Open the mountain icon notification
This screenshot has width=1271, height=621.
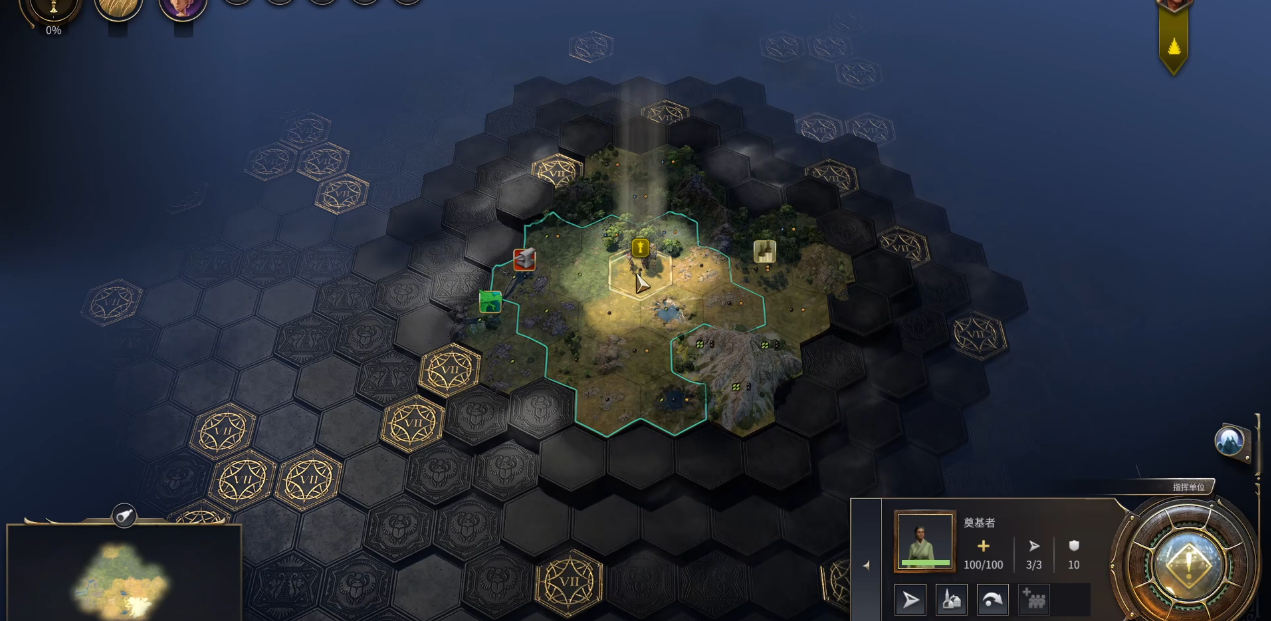(x=1230, y=440)
